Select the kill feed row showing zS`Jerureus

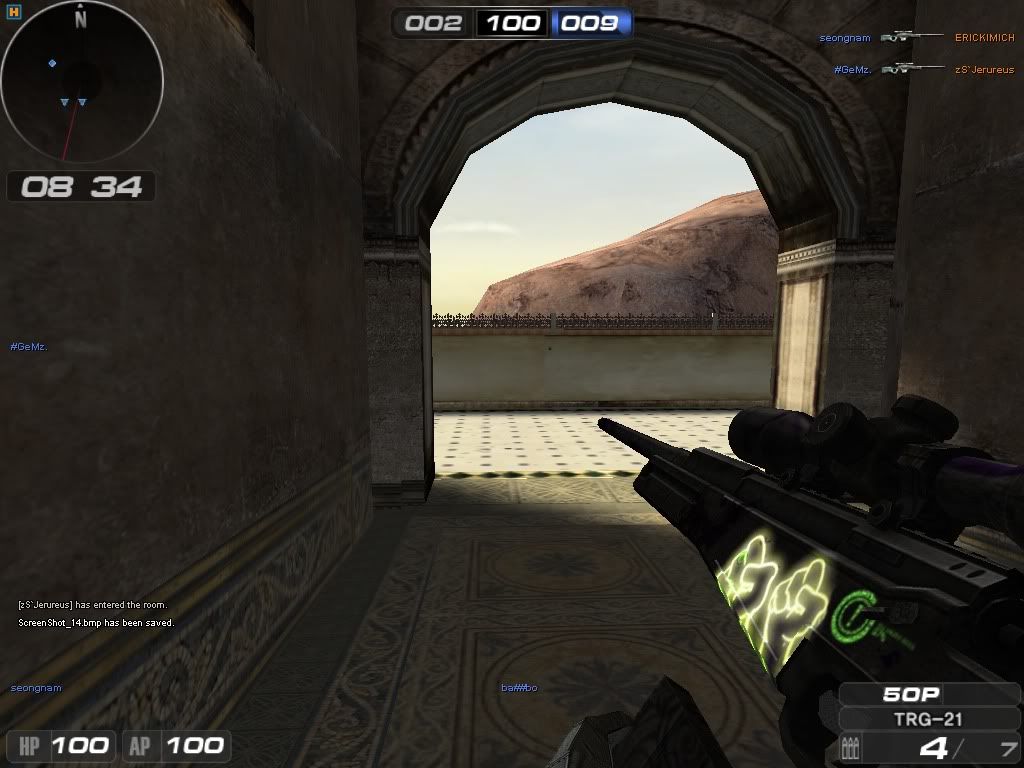coord(923,70)
